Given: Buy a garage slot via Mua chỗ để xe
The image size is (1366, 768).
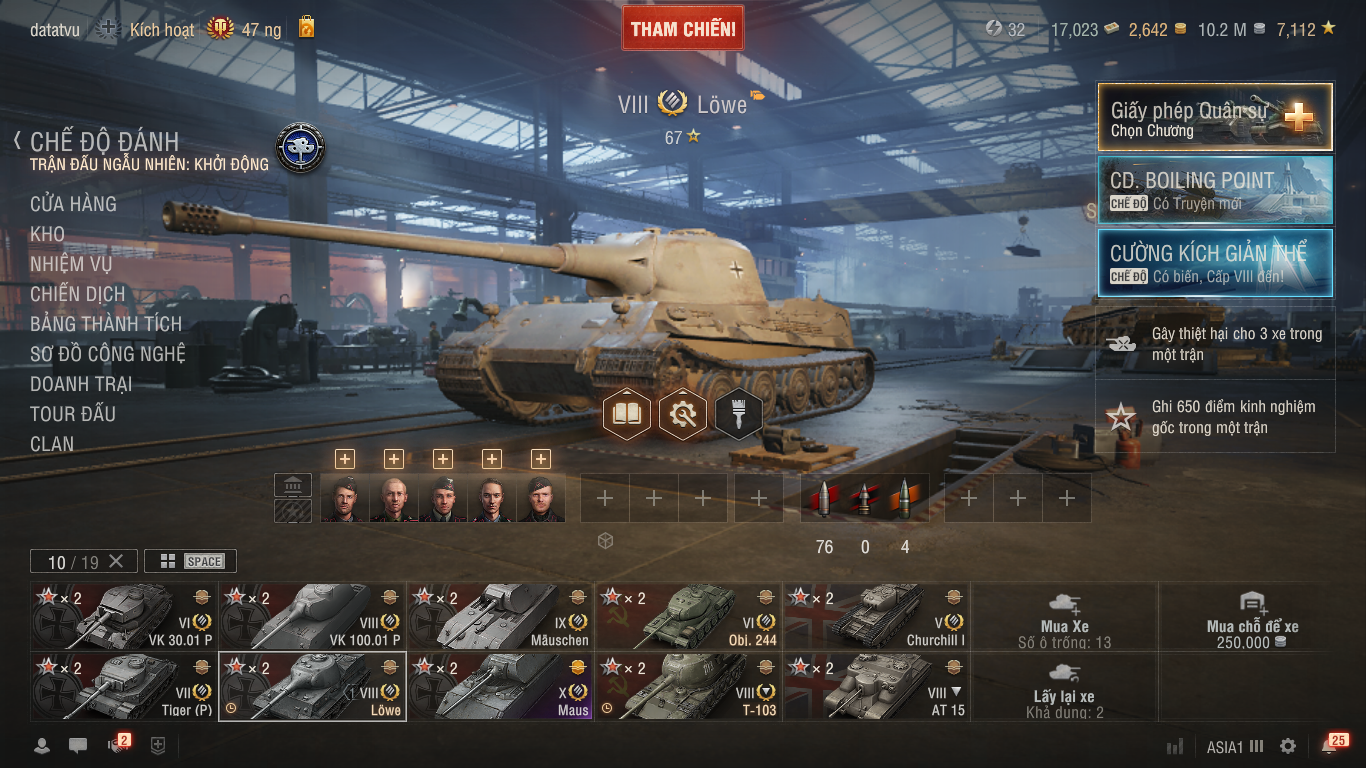Looking at the screenshot, I should click(x=1252, y=616).
